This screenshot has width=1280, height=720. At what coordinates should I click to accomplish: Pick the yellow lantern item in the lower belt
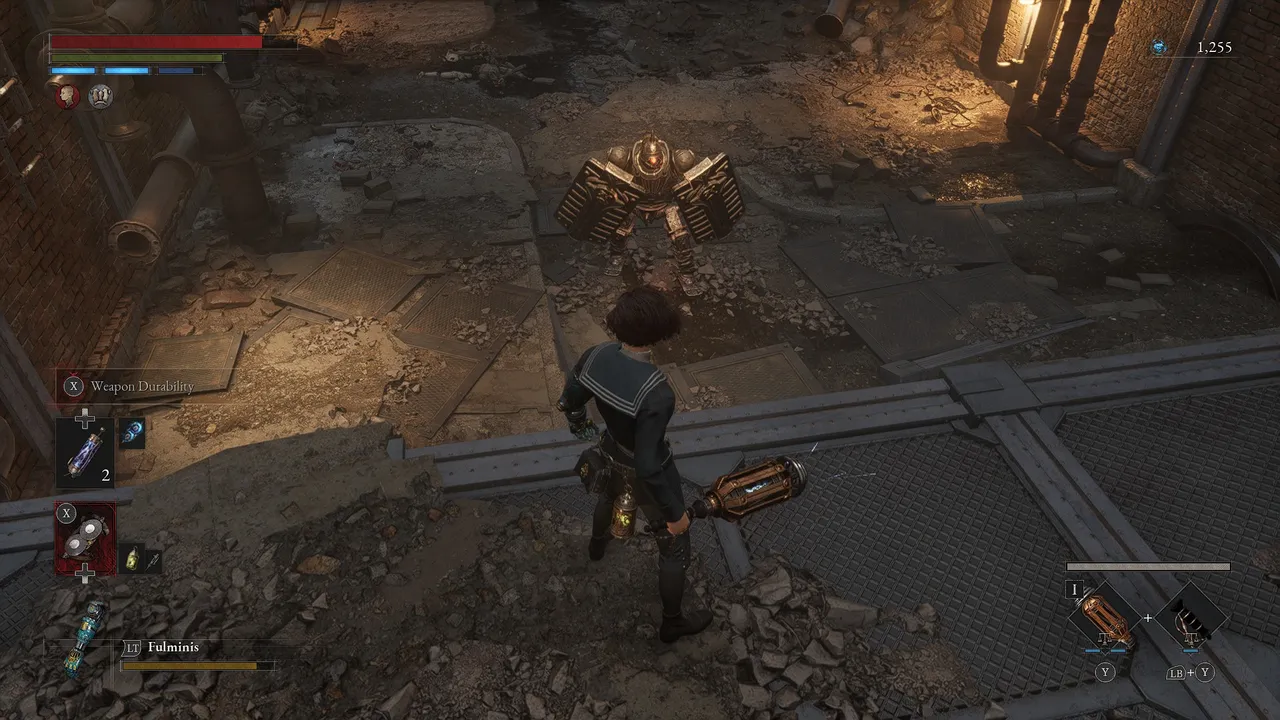(132, 559)
